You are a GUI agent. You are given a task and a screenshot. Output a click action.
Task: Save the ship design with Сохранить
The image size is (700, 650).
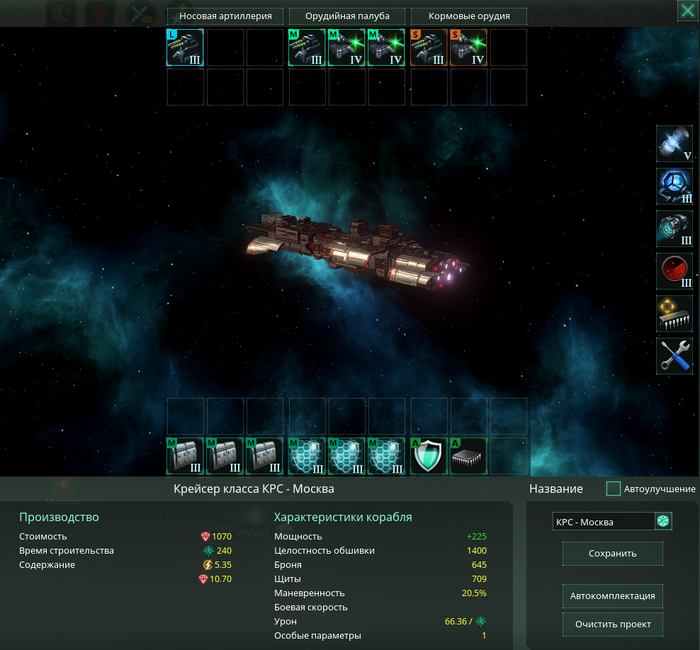(x=612, y=553)
